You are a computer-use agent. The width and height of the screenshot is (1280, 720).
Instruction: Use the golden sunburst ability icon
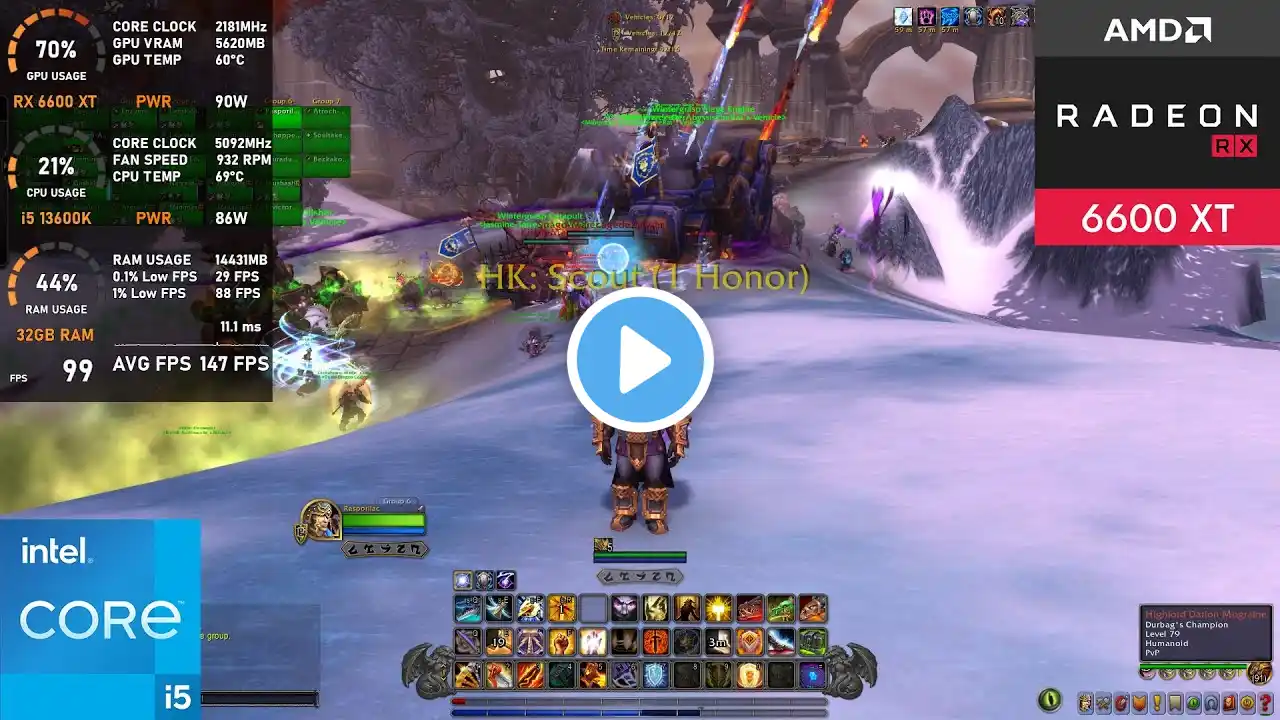click(x=718, y=608)
